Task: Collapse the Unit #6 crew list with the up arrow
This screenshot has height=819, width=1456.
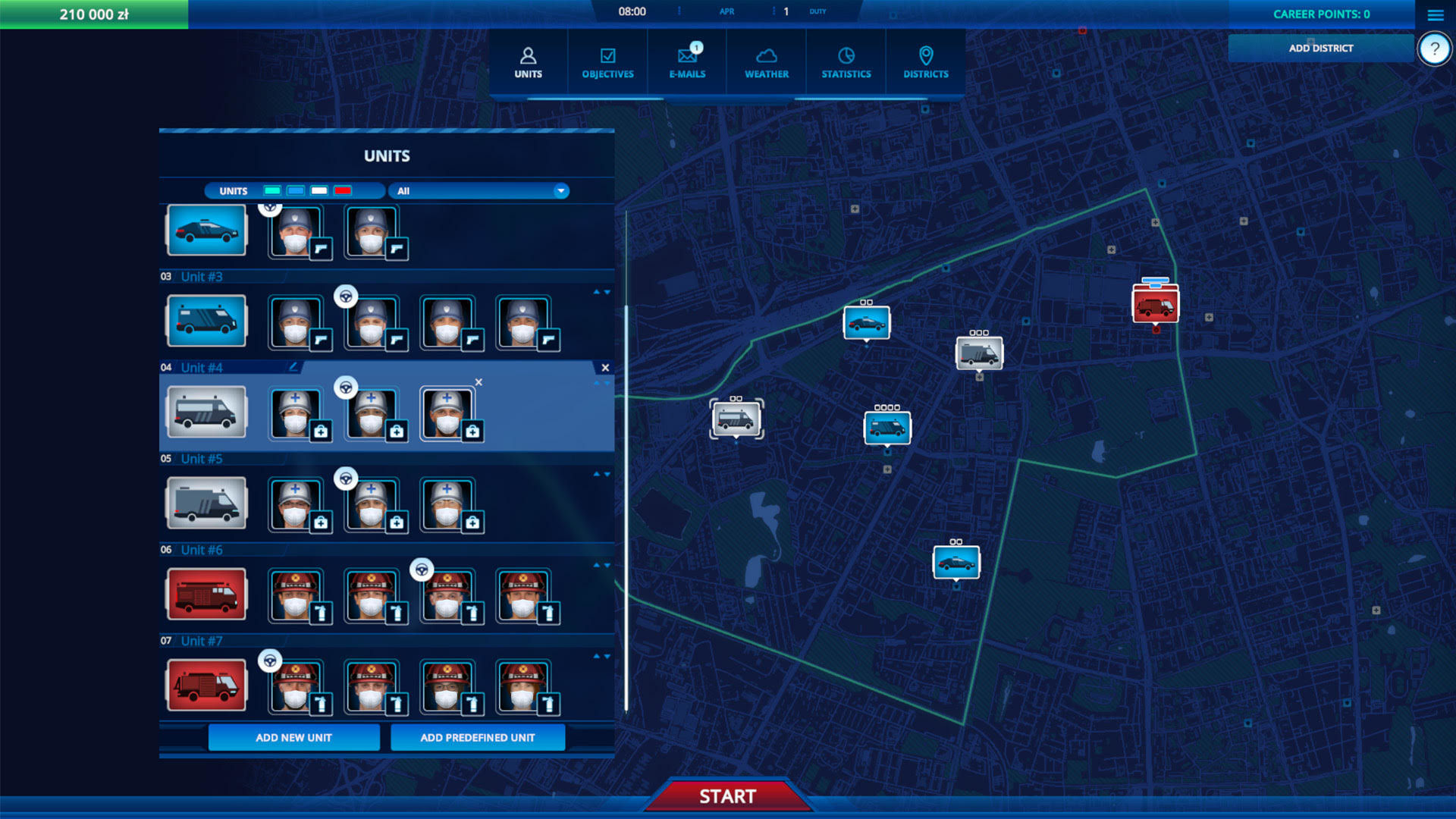Action: click(x=597, y=564)
